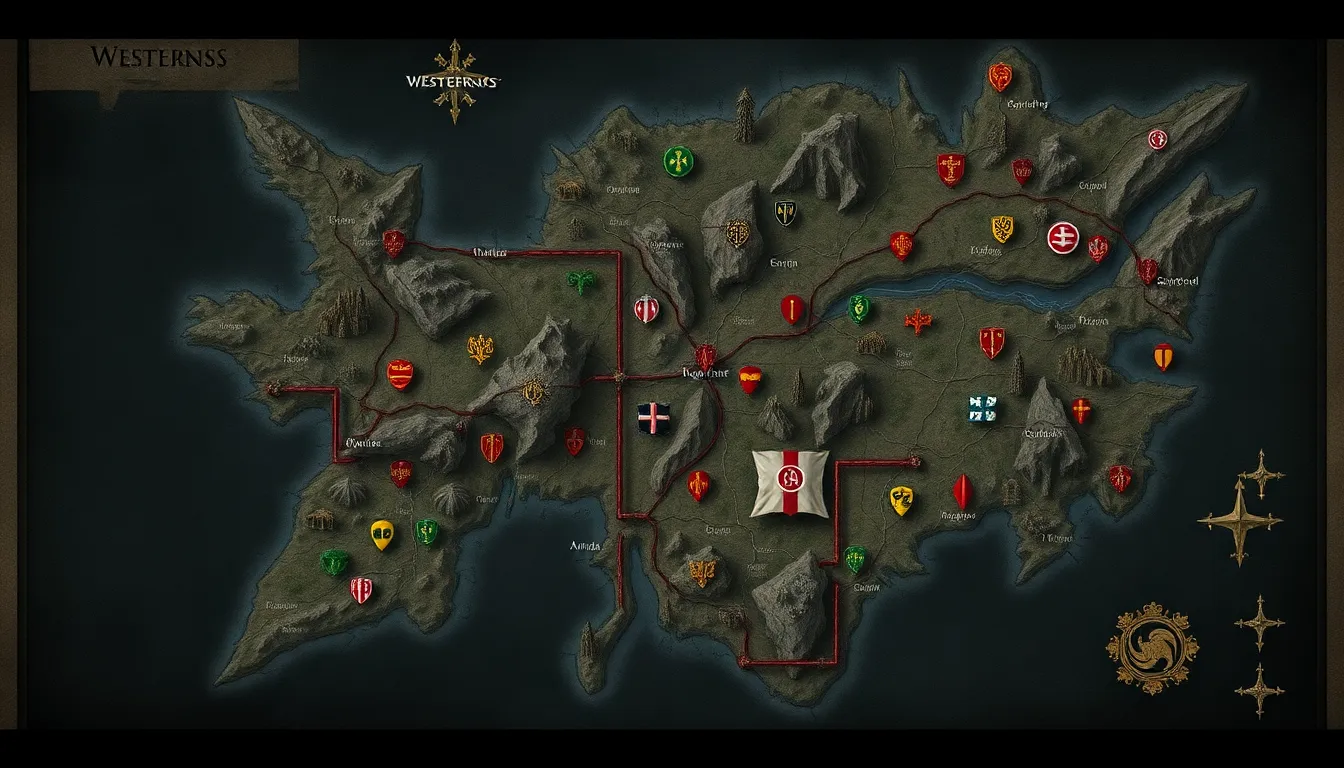Choose the black shield with gold emblem
Screen dimensions: 1344x768
(786, 212)
